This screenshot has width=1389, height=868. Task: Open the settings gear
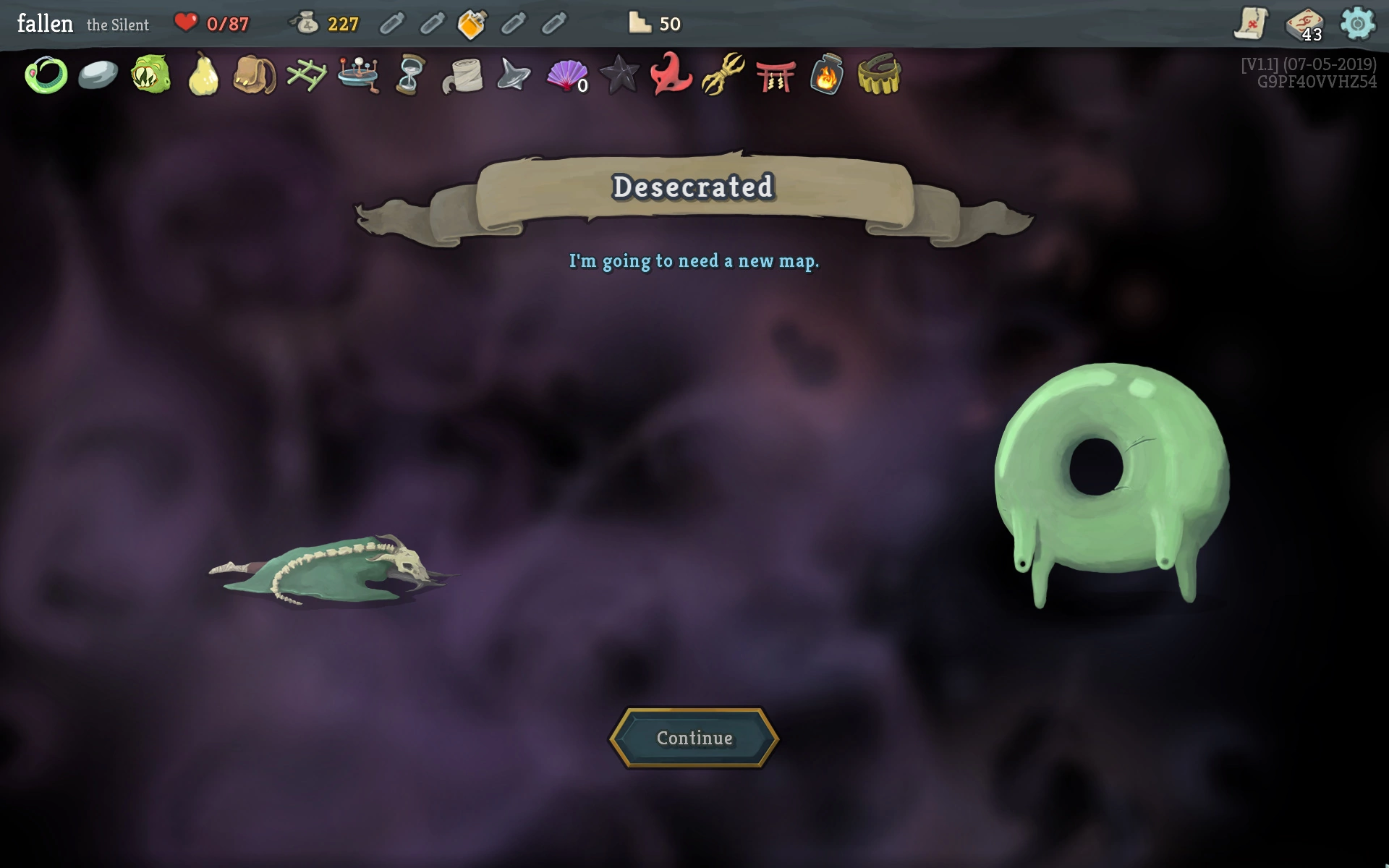coord(1357,24)
